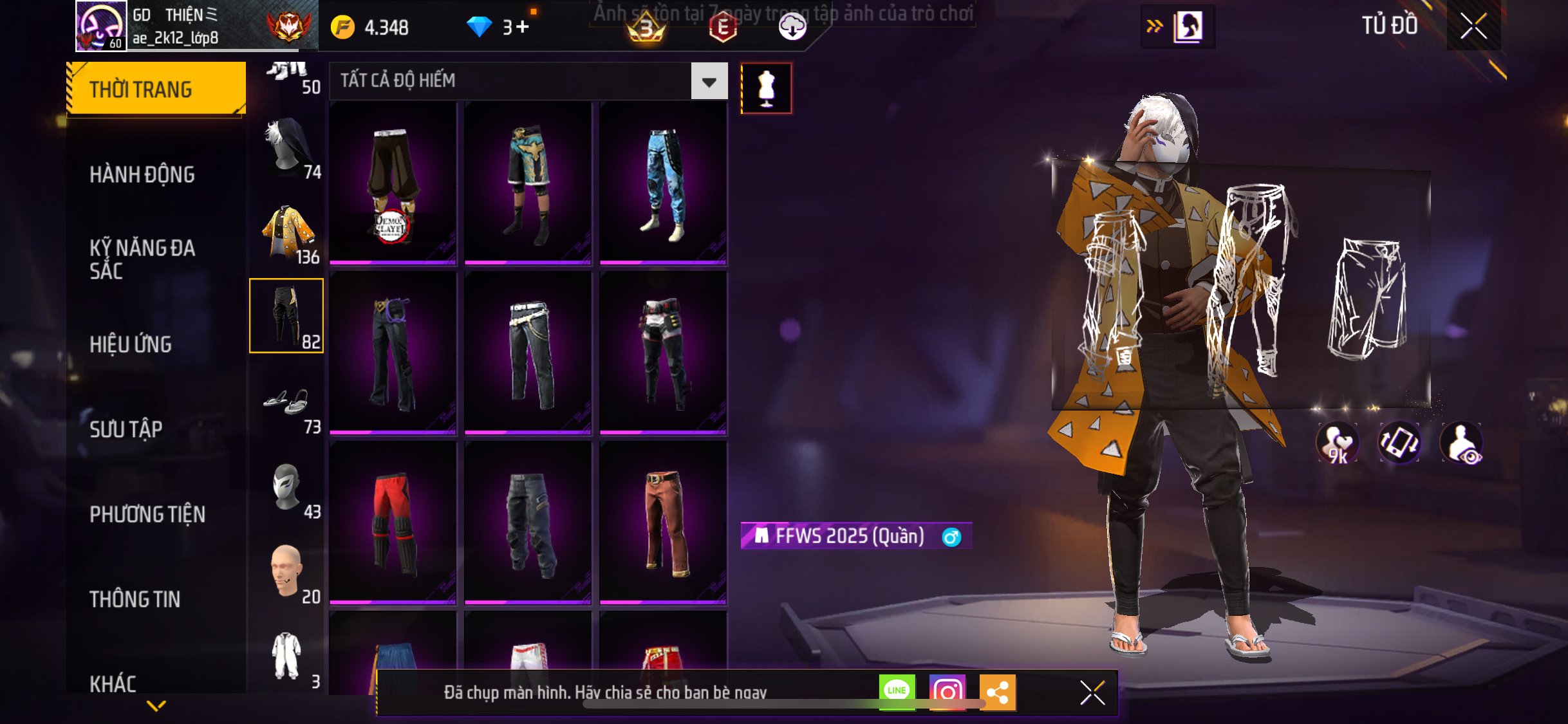
Task: Select the Hiệu Ứng category
Action: click(x=131, y=344)
